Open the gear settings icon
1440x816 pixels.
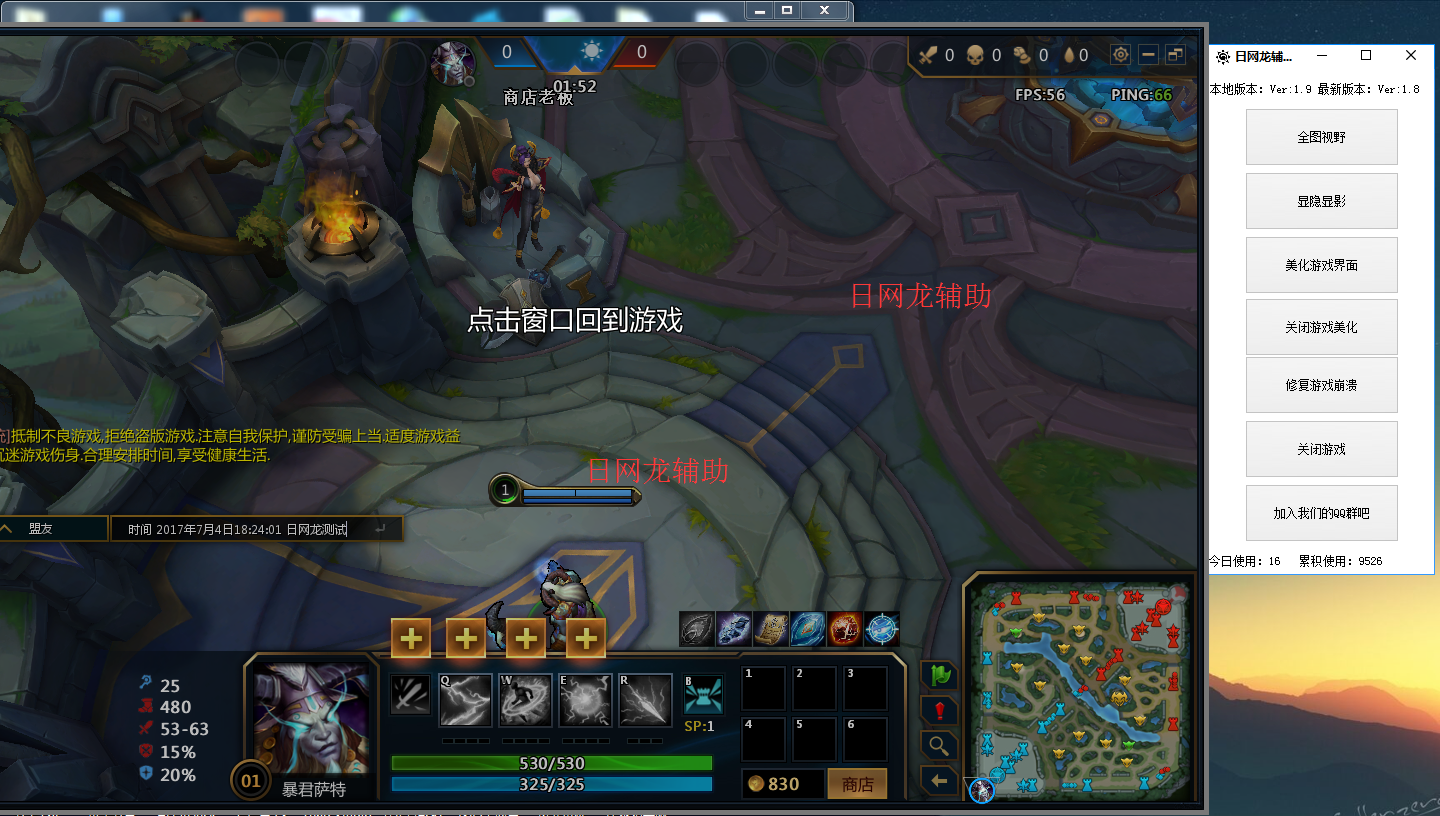pyautogui.click(x=1121, y=55)
